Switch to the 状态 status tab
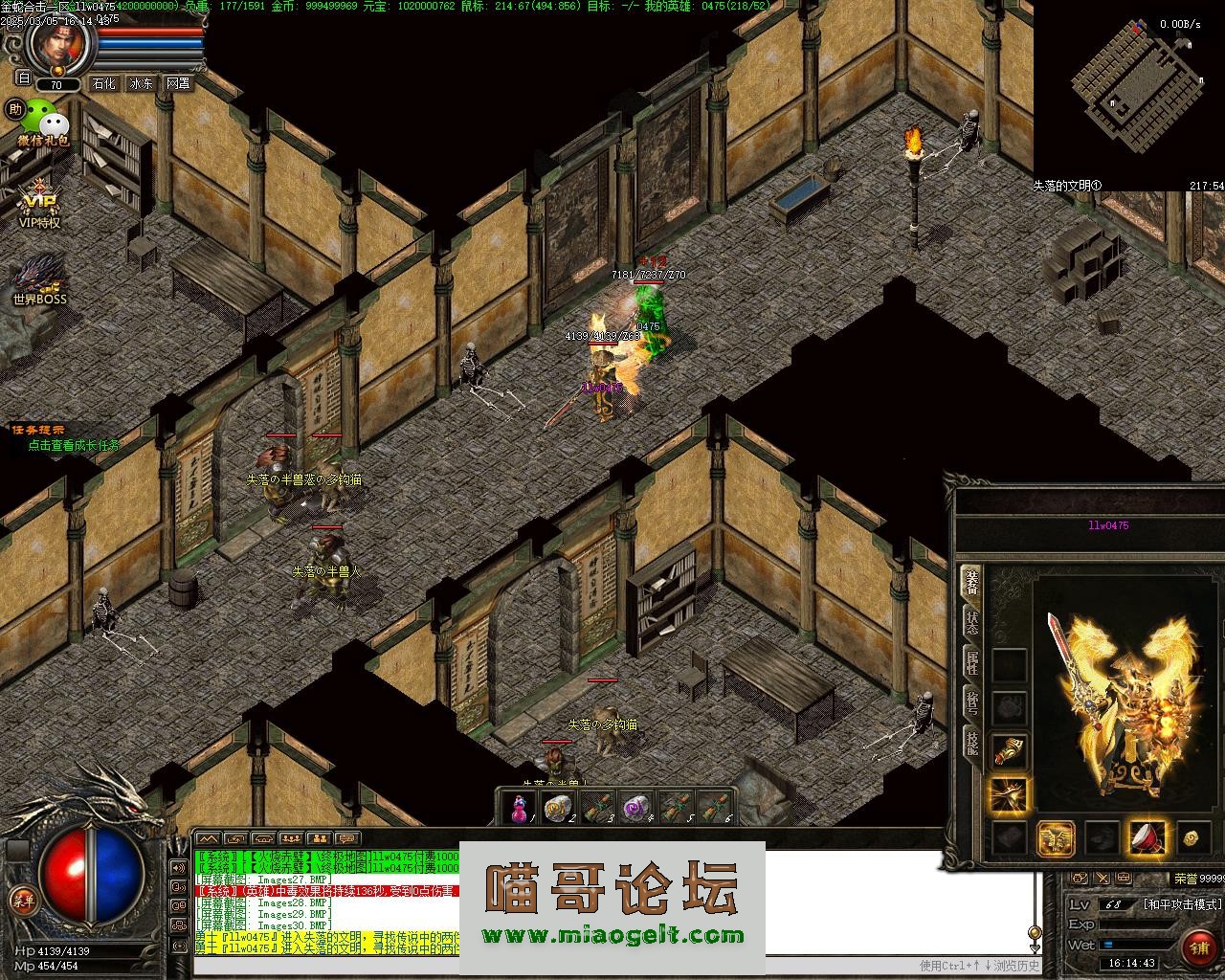The width and height of the screenshot is (1225, 980). tap(971, 623)
